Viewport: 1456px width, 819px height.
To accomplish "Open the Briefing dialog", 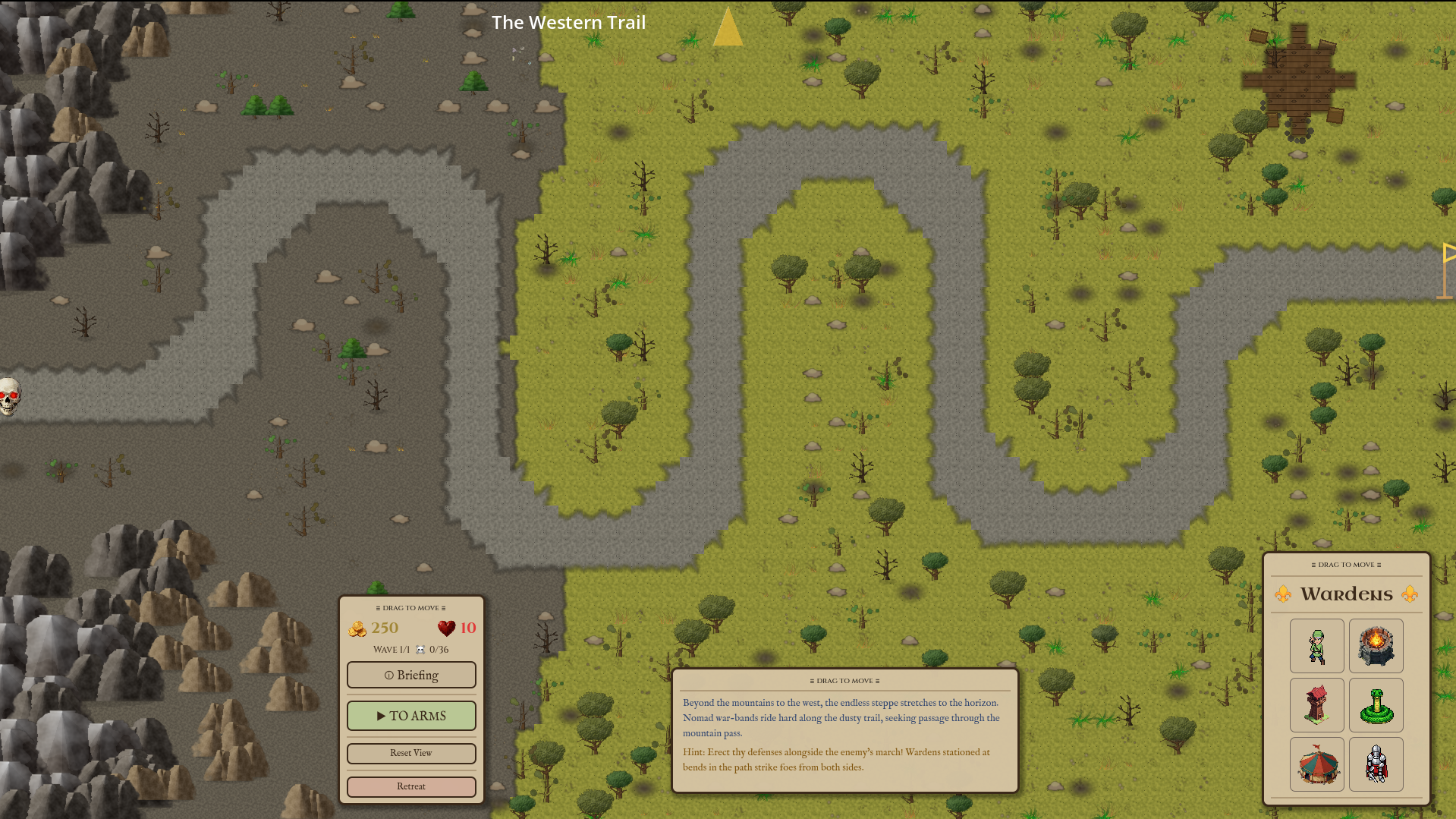I will click(x=411, y=675).
